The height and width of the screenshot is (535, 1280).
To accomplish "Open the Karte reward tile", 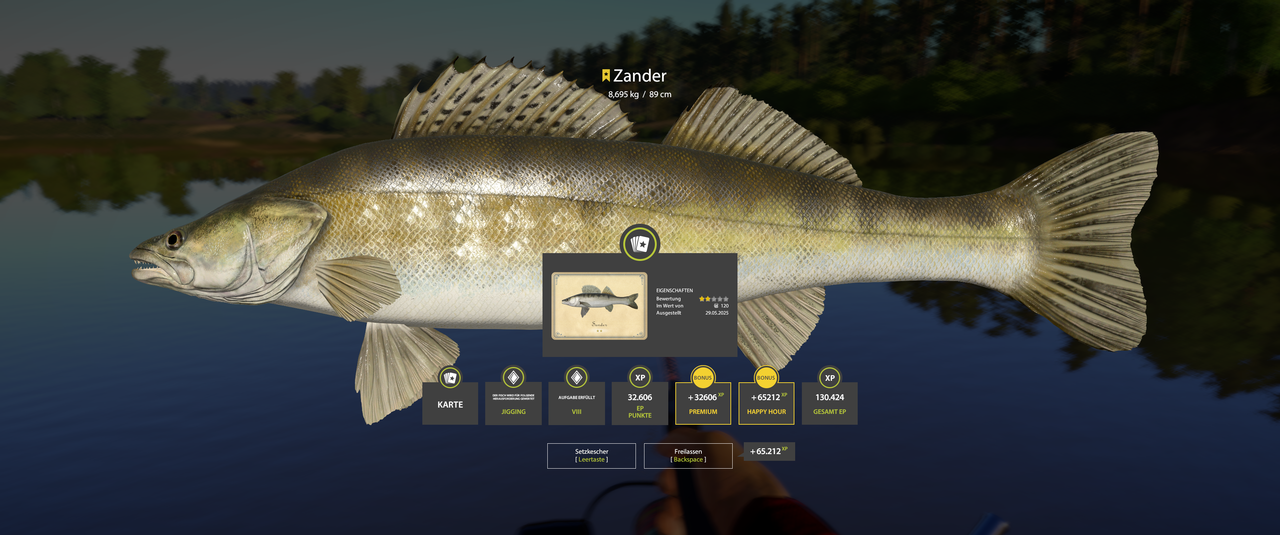I will coord(450,403).
